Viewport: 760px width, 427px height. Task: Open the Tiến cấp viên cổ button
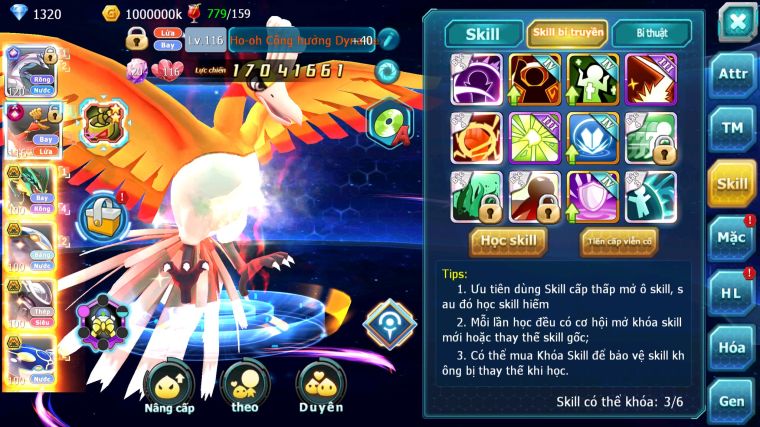[619, 241]
